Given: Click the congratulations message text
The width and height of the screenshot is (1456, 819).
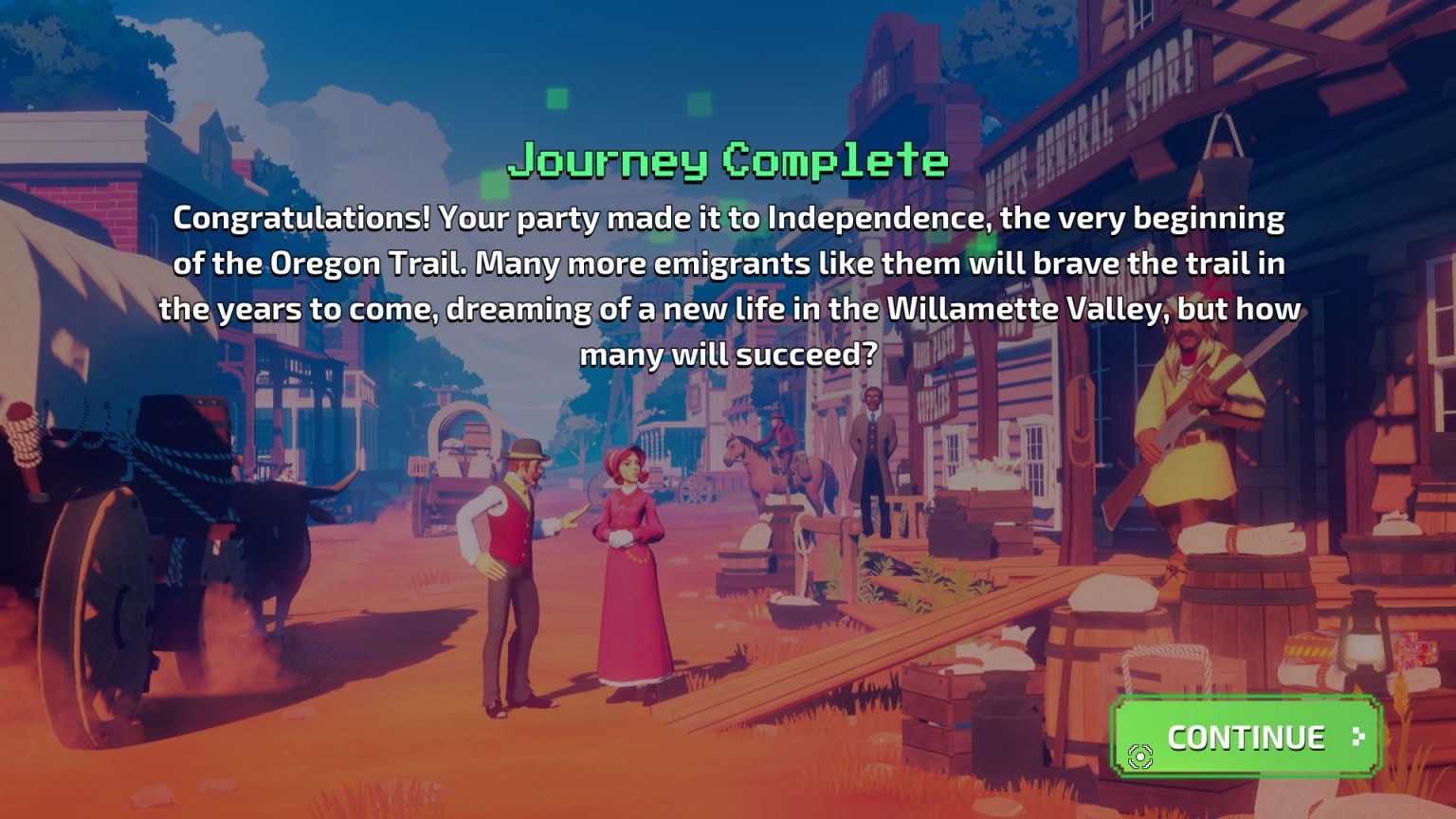Looking at the screenshot, I should (728, 284).
